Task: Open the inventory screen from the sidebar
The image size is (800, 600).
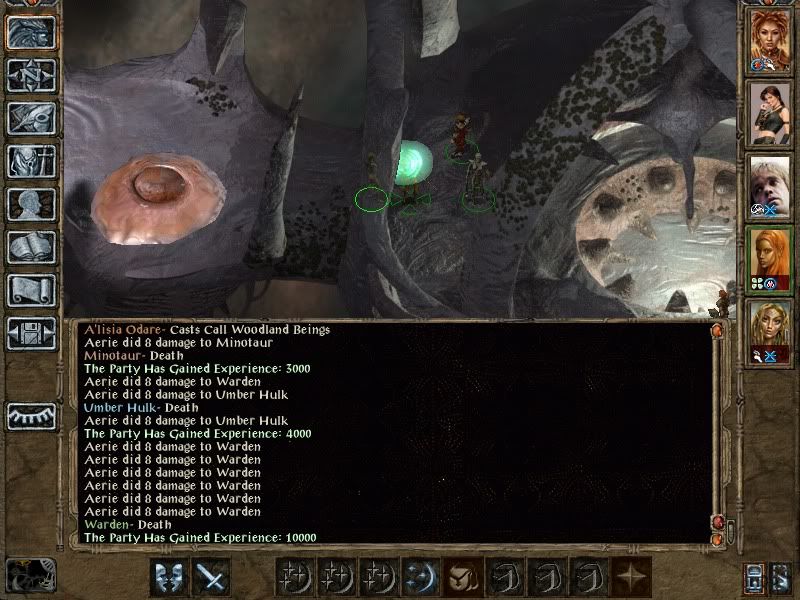Action: [x=31, y=162]
